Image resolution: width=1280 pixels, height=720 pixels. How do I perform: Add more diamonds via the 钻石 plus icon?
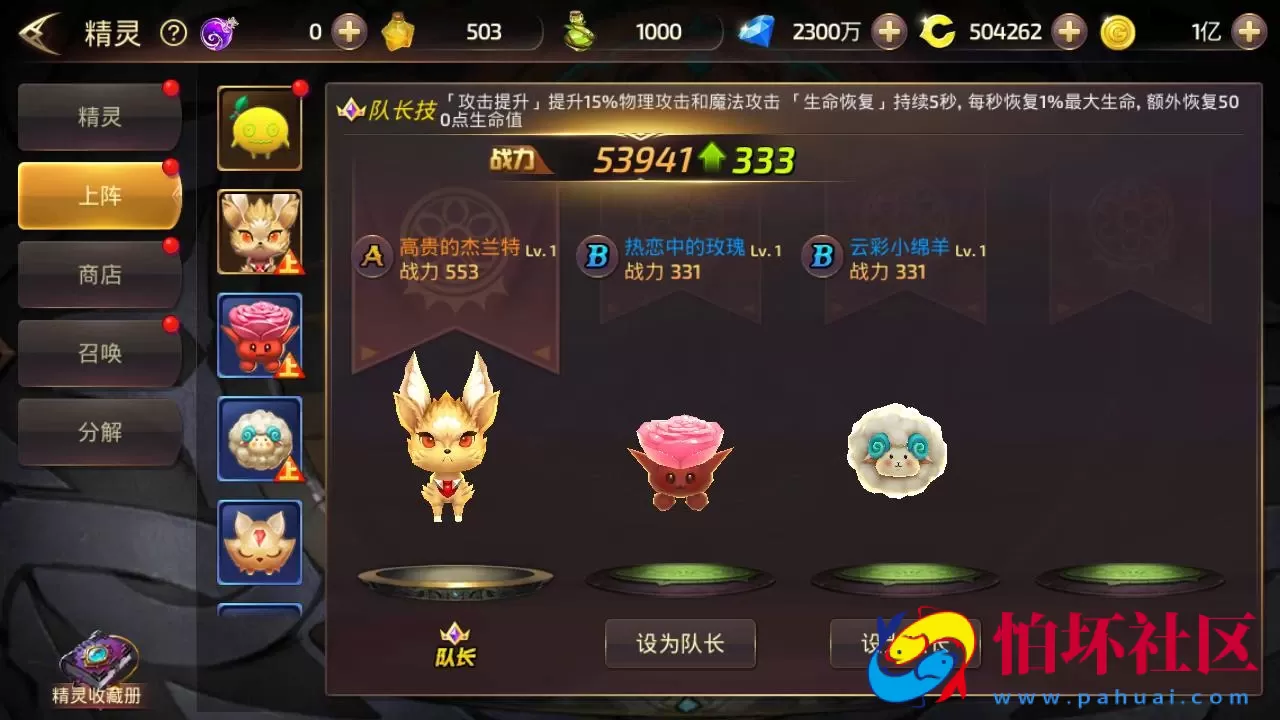pos(889,31)
